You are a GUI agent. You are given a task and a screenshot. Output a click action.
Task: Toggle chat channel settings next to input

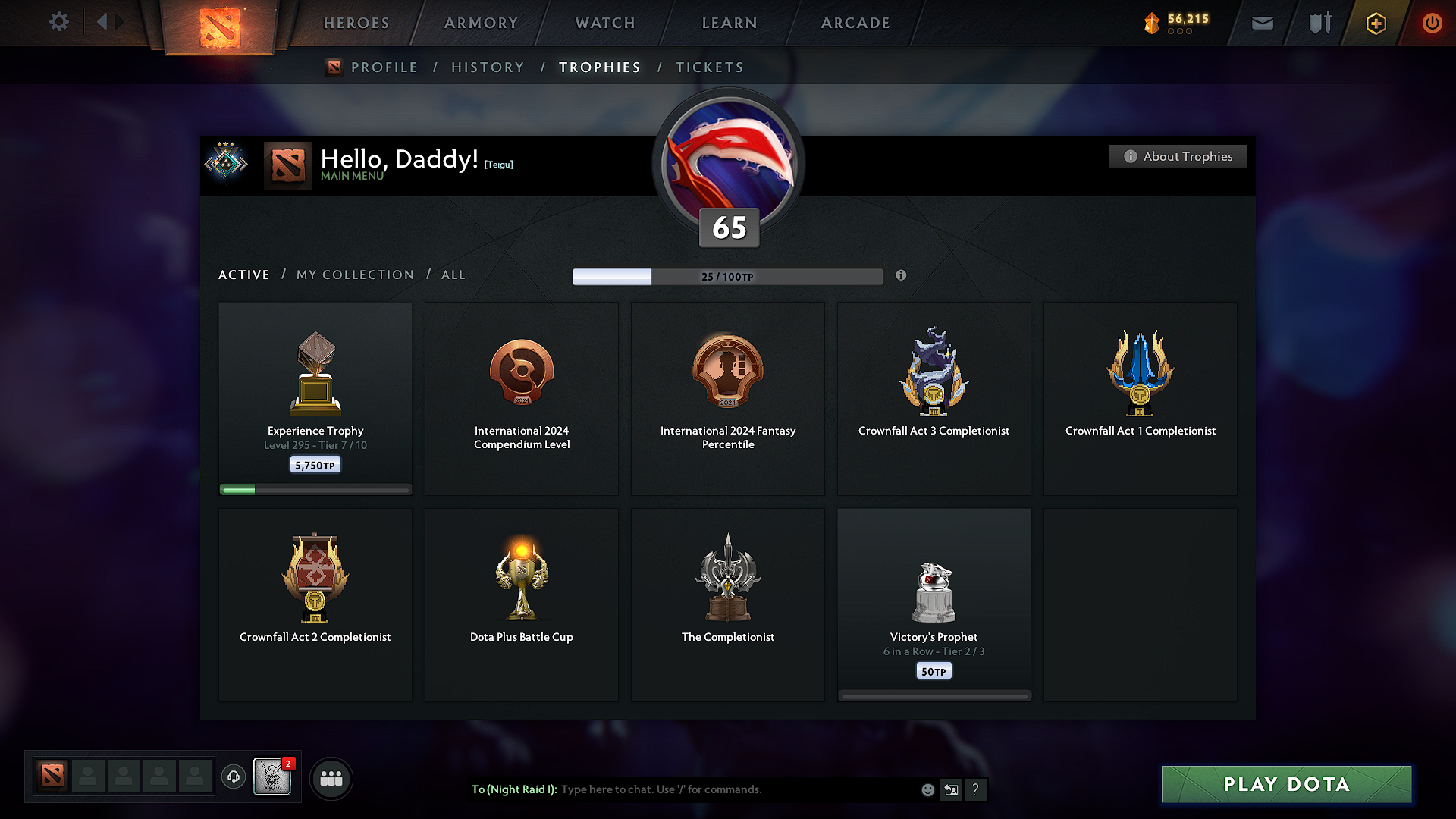point(952,789)
